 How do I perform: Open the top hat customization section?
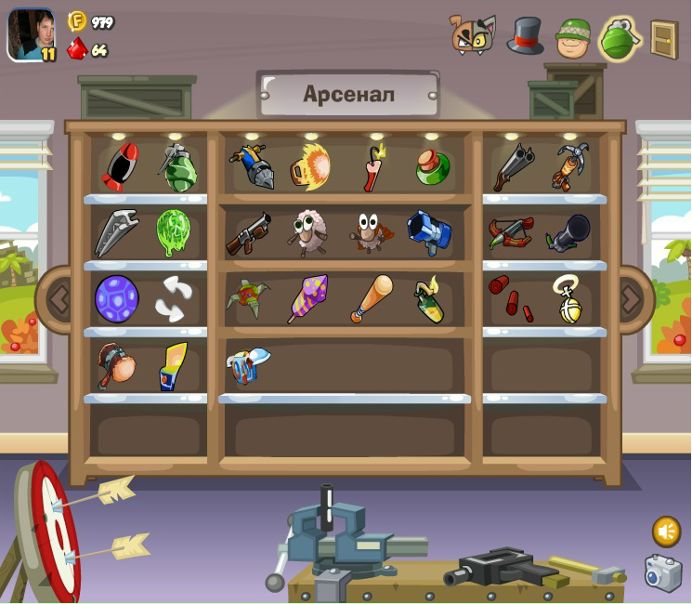tap(524, 36)
